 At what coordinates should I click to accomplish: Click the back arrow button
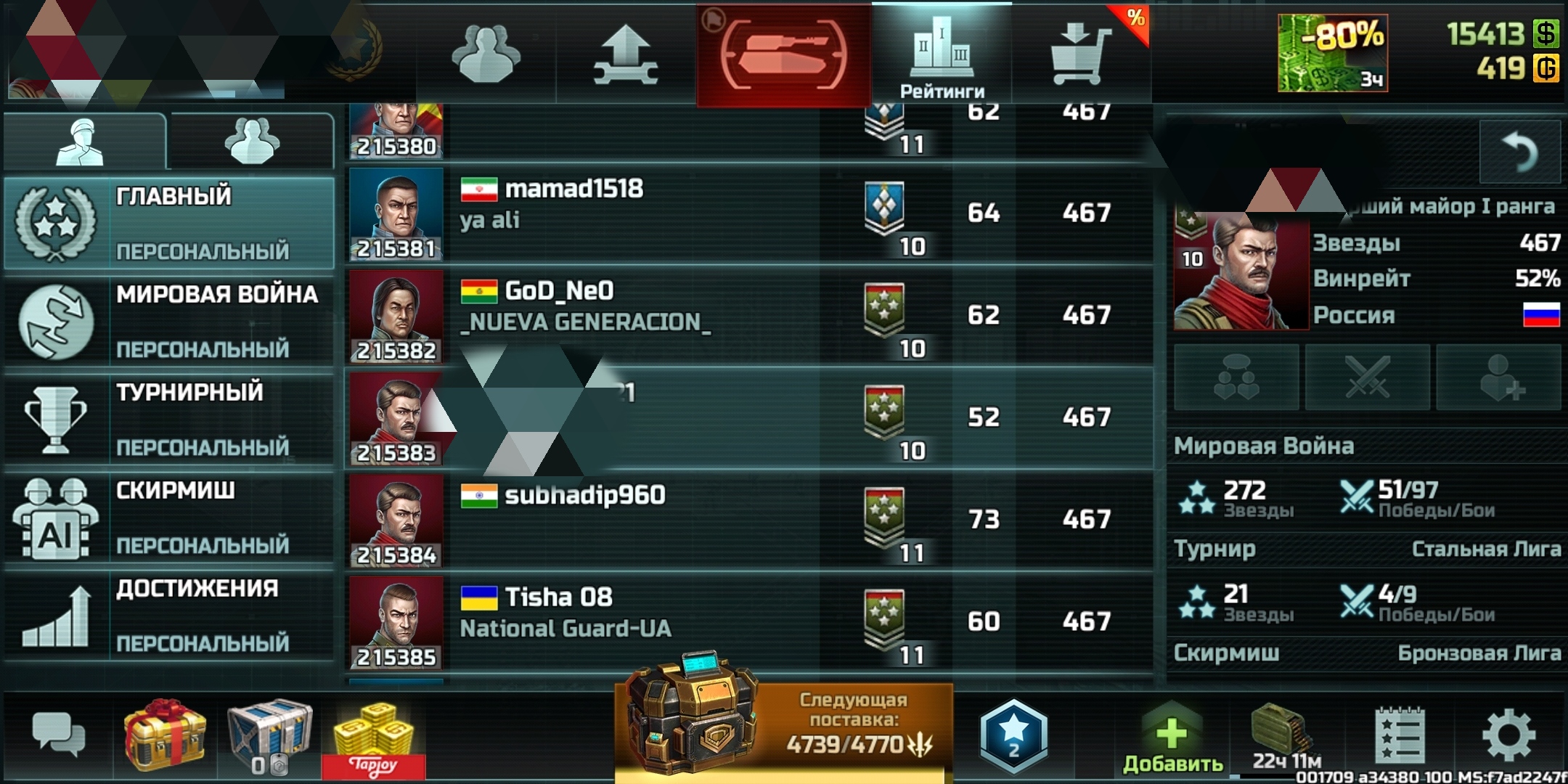1519,152
